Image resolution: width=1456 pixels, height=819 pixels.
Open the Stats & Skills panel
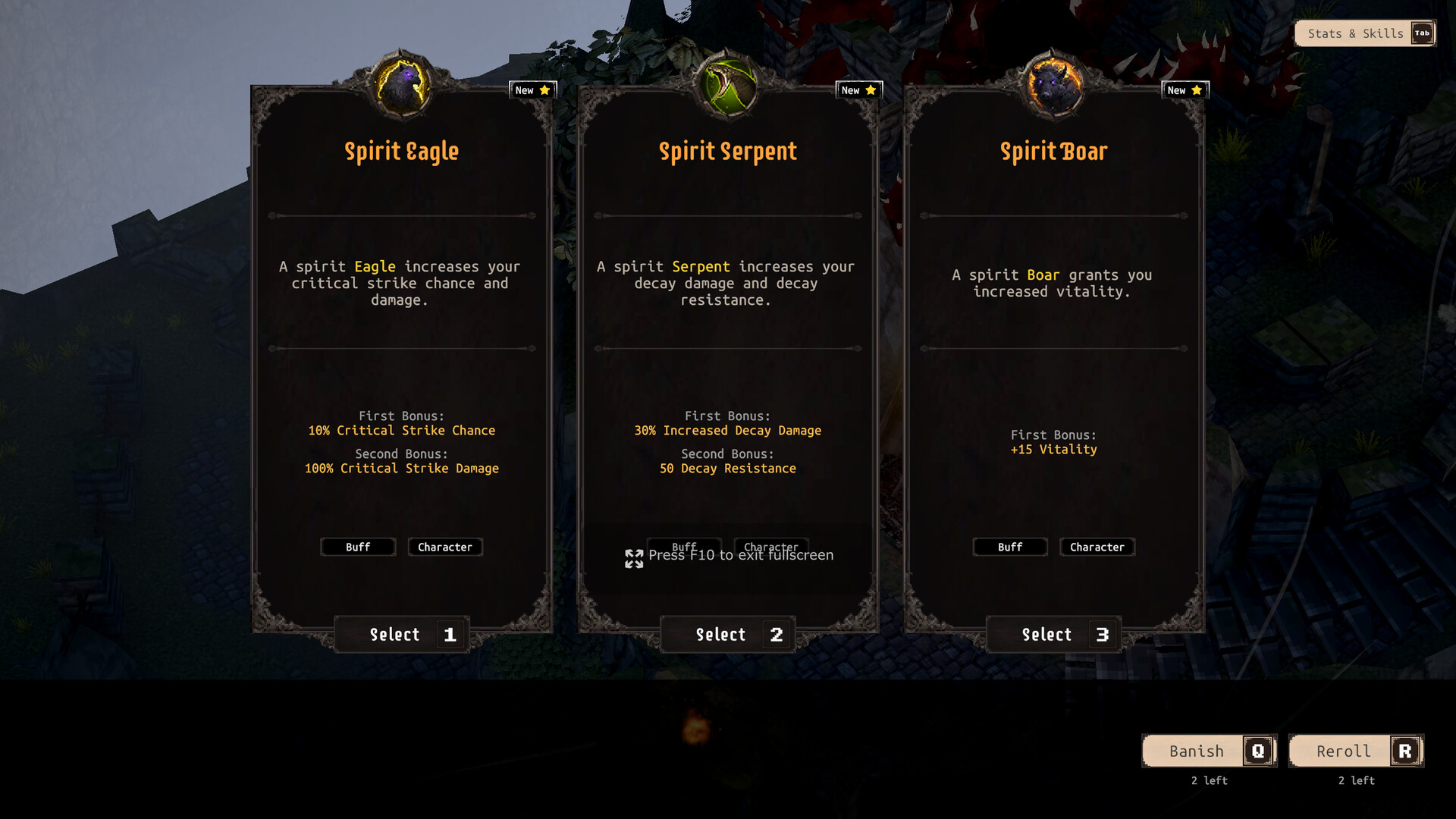pos(1354,33)
